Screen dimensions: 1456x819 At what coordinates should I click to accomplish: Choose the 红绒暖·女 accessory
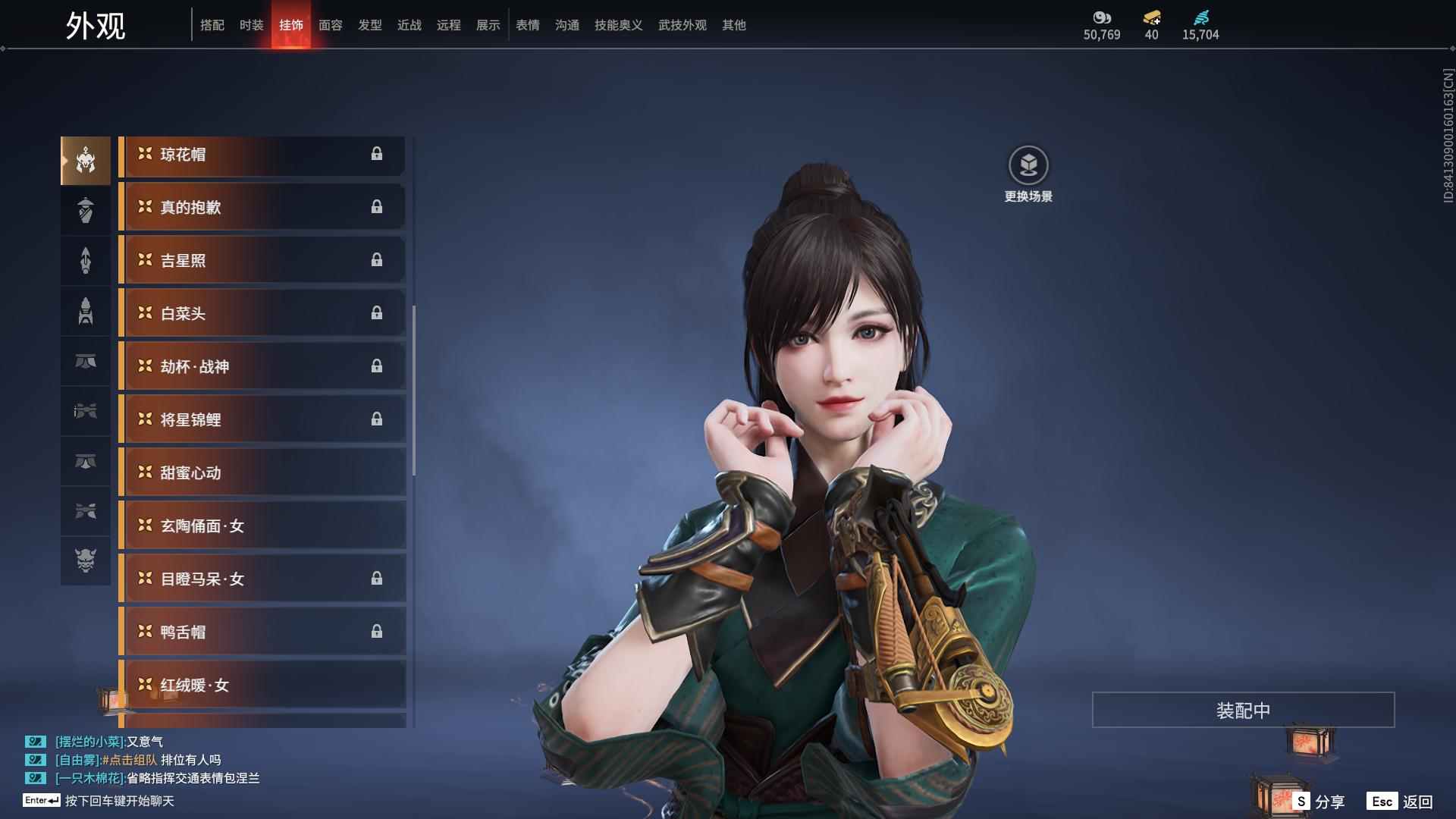(262, 686)
